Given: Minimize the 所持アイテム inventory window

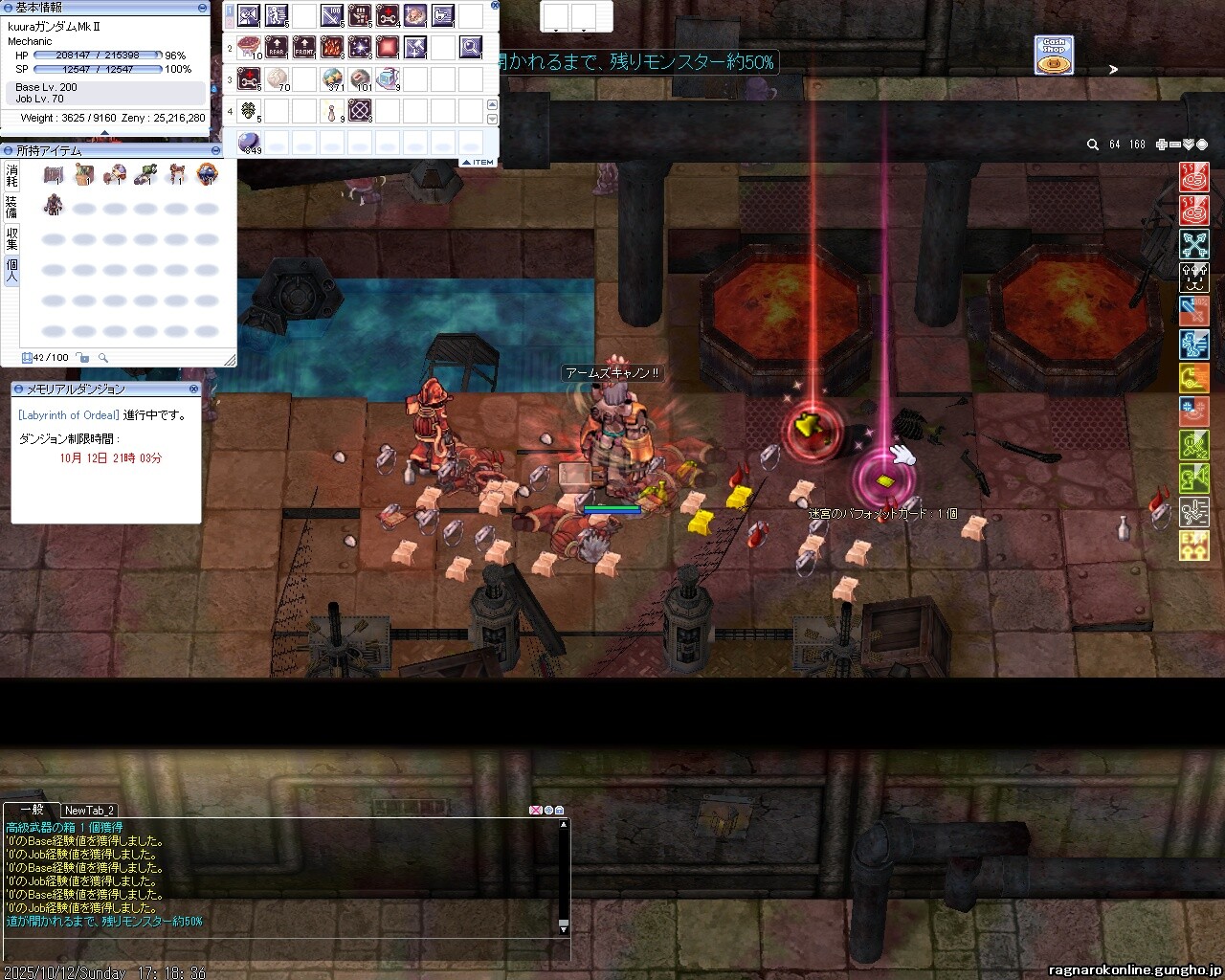Looking at the screenshot, I should point(216,150).
